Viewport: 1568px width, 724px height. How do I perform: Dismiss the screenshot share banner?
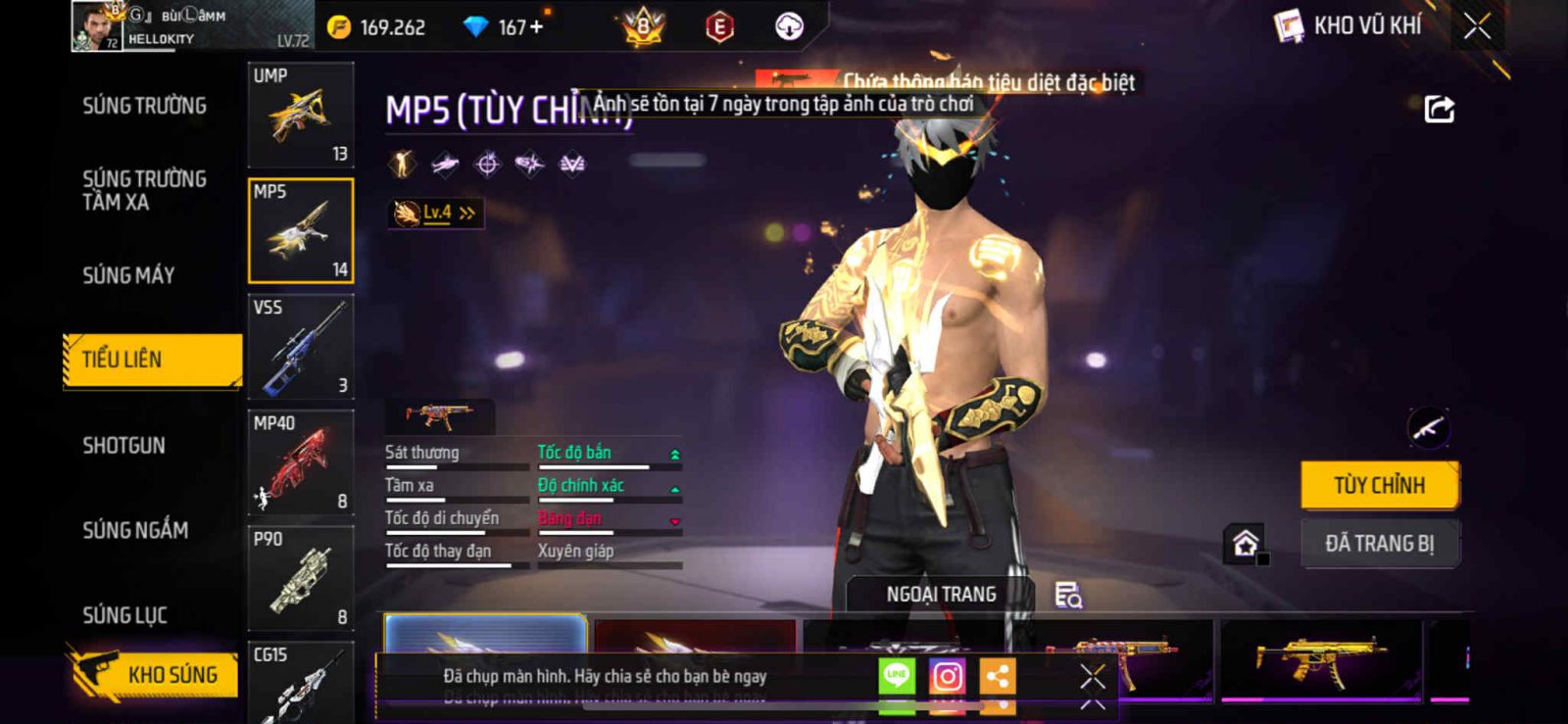coord(1093,677)
